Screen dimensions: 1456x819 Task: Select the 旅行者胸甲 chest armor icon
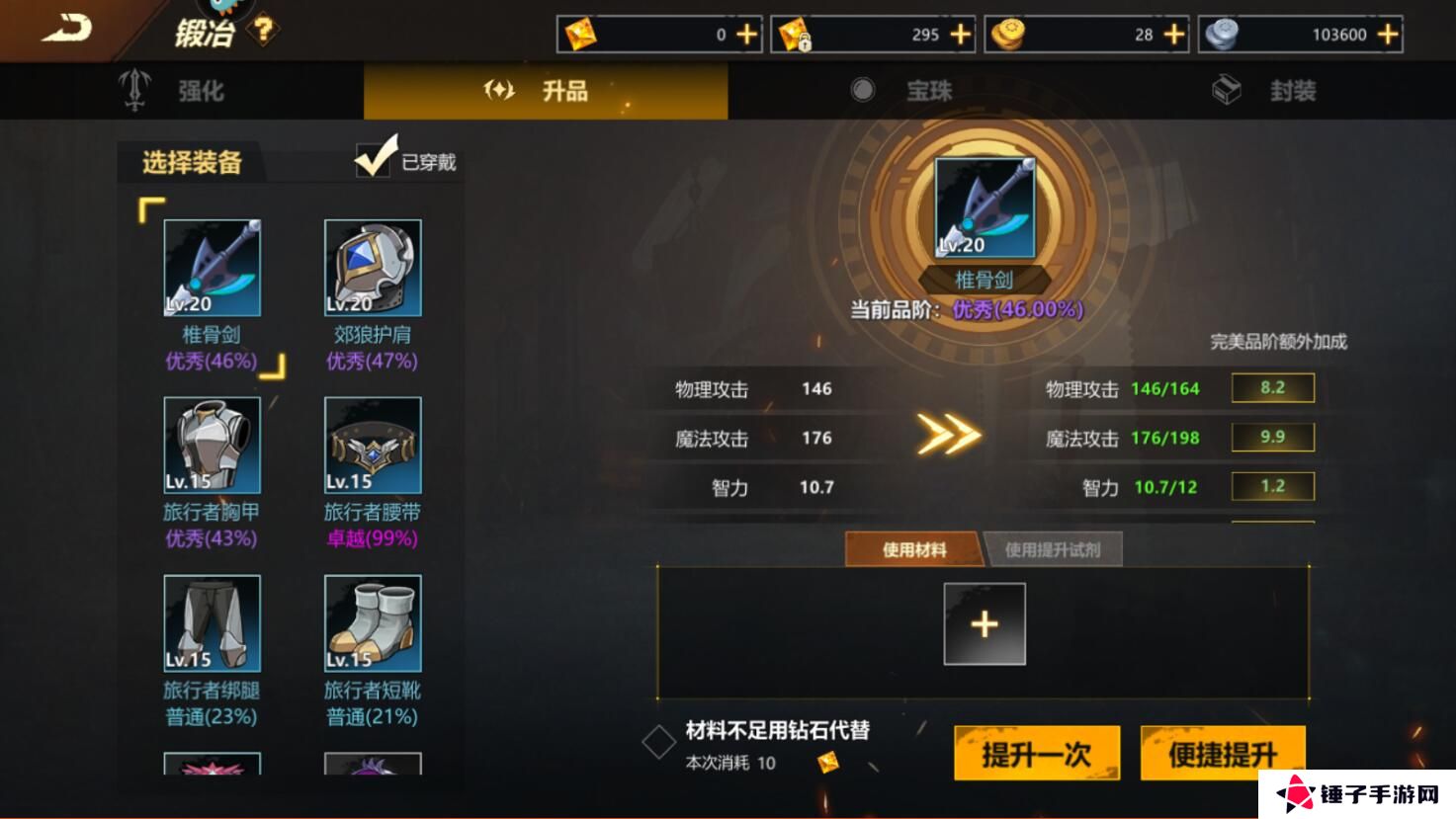pyautogui.click(x=212, y=447)
